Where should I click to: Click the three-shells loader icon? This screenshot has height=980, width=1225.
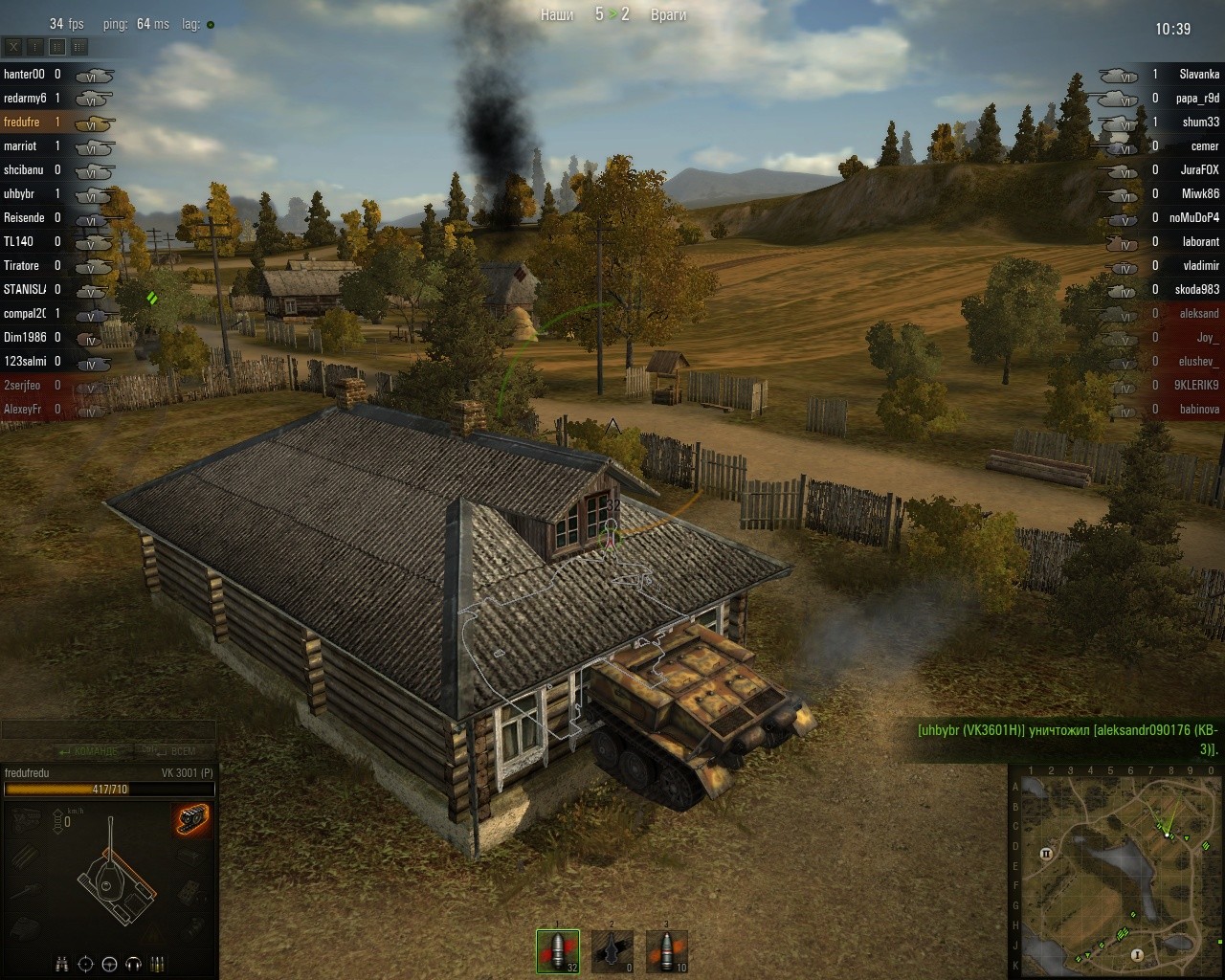click(158, 963)
